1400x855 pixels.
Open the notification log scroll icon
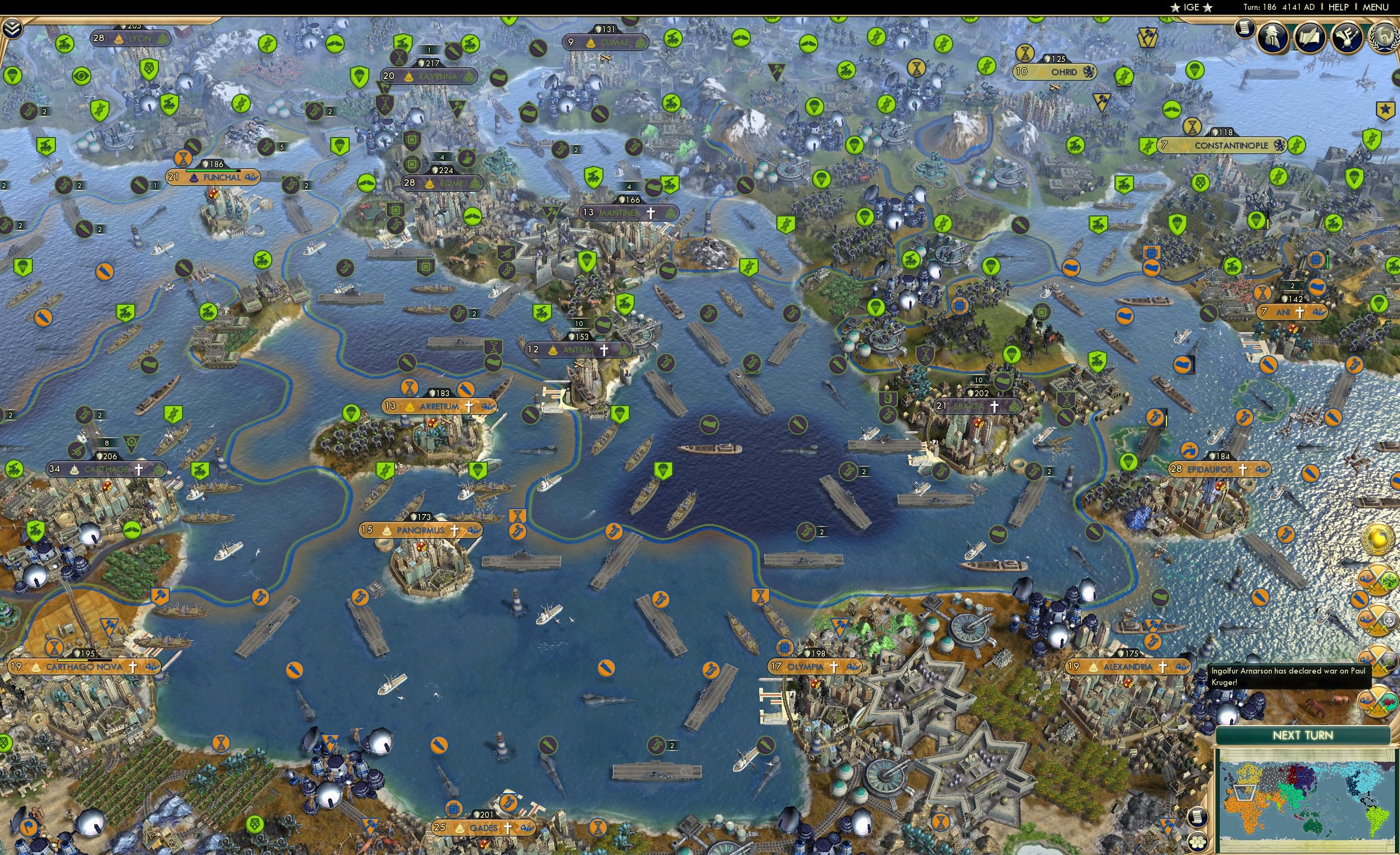pyautogui.click(x=1245, y=30)
